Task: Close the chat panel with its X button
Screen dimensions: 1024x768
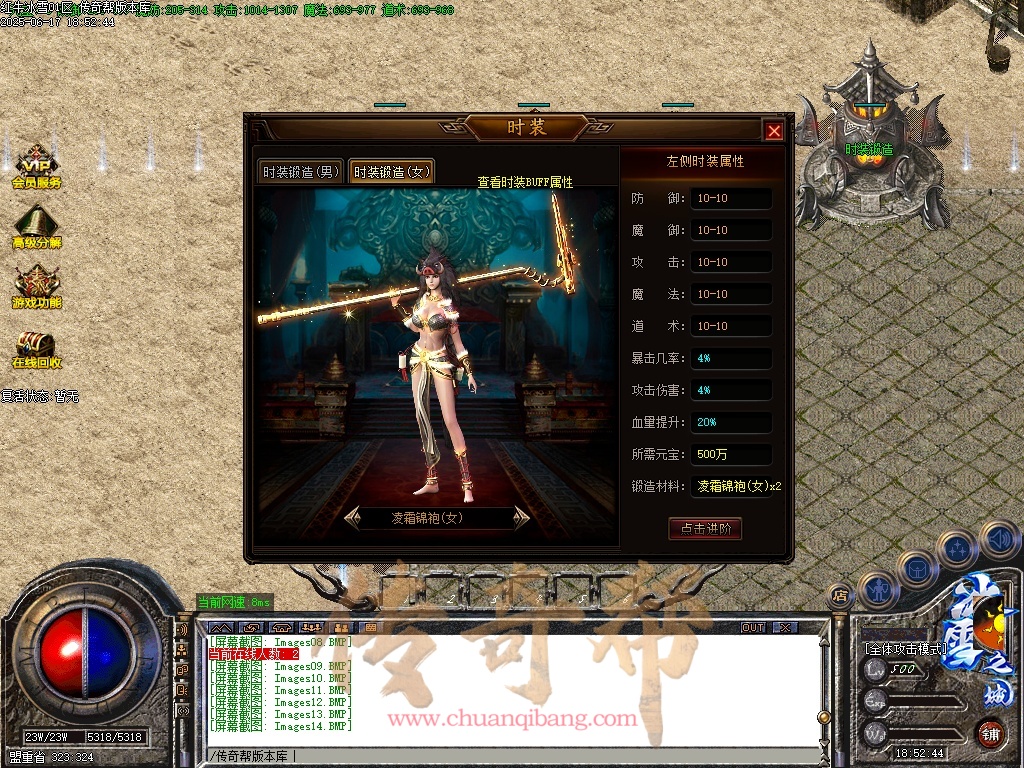Action: click(785, 627)
